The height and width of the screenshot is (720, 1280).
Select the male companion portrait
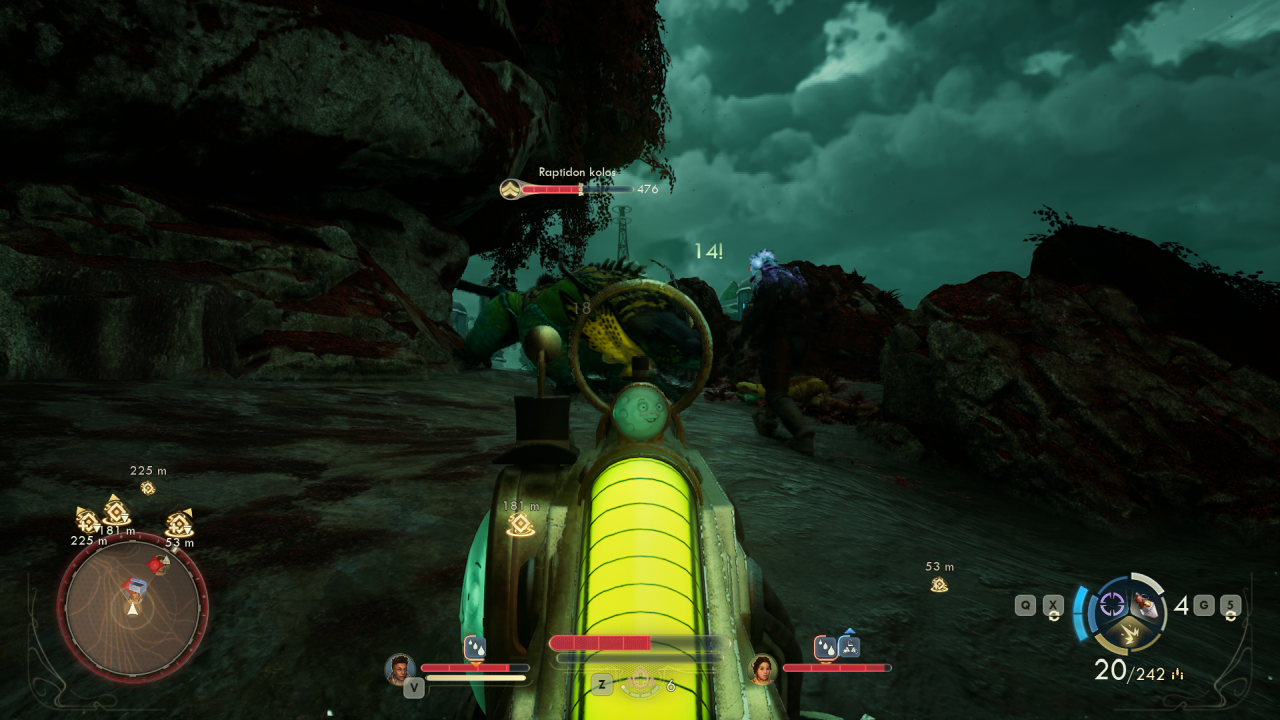click(x=400, y=668)
